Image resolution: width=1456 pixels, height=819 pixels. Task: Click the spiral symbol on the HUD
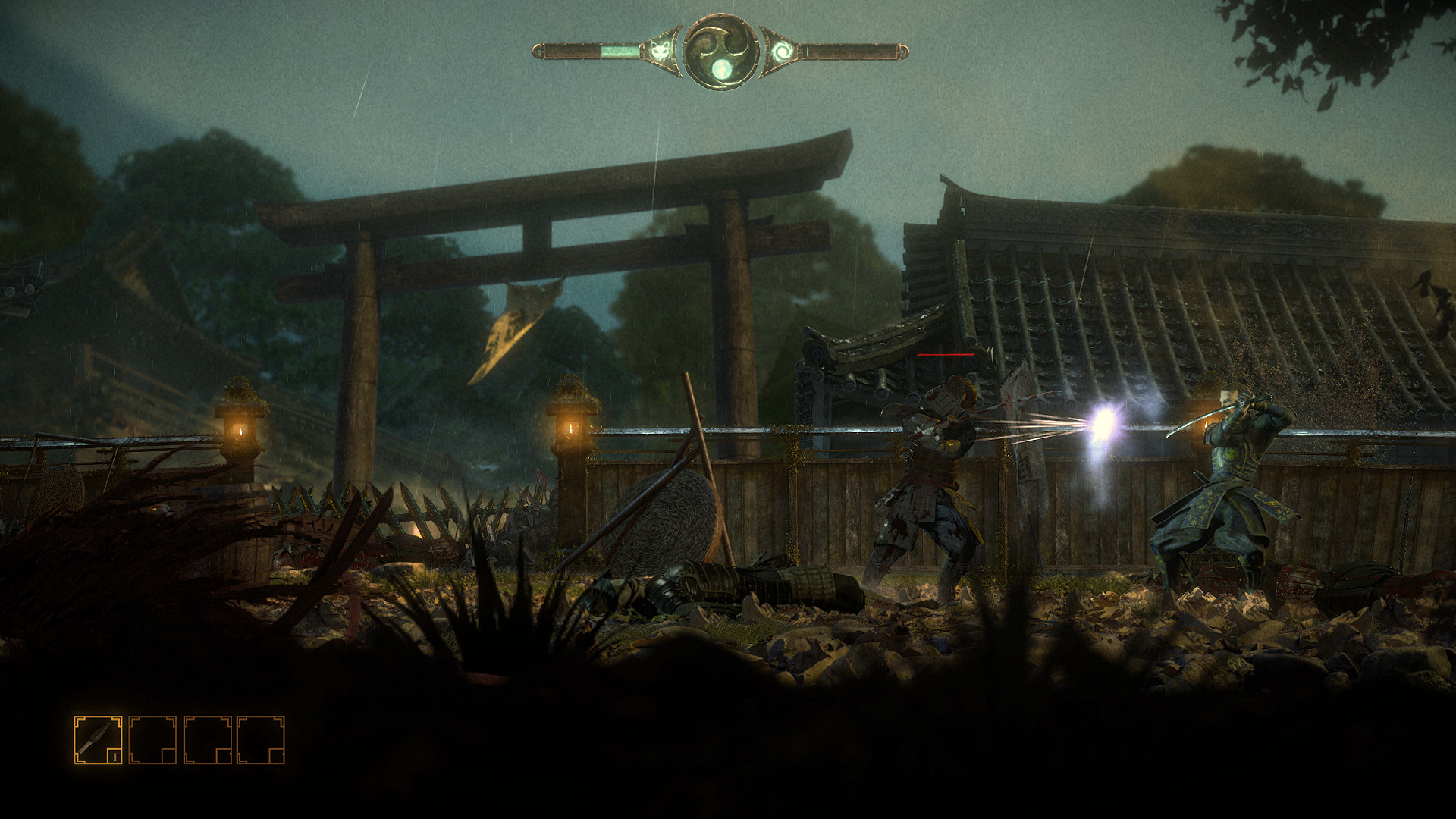781,50
